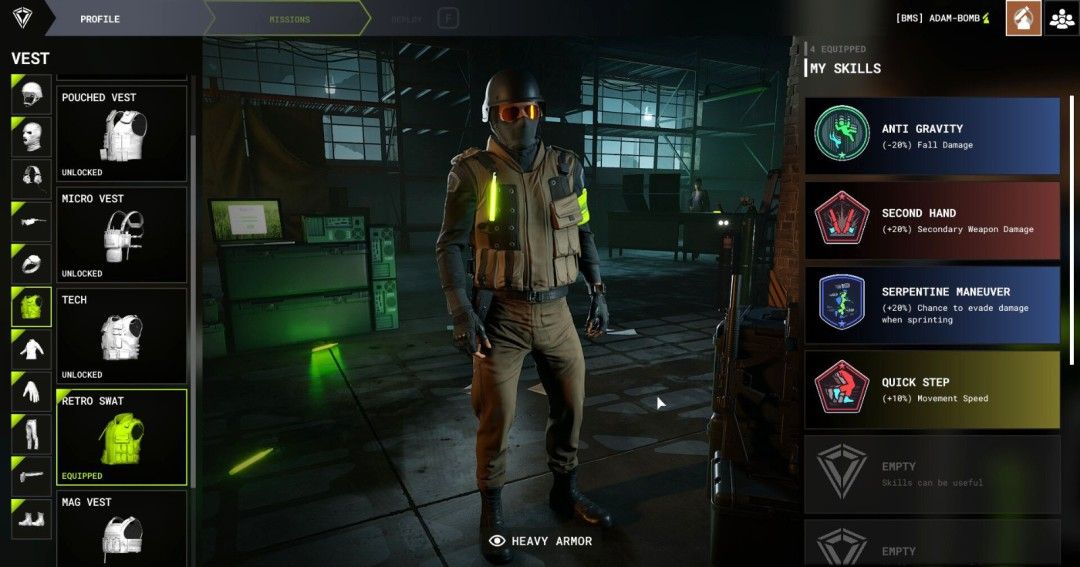Switch to the gloves category

click(x=31, y=391)
